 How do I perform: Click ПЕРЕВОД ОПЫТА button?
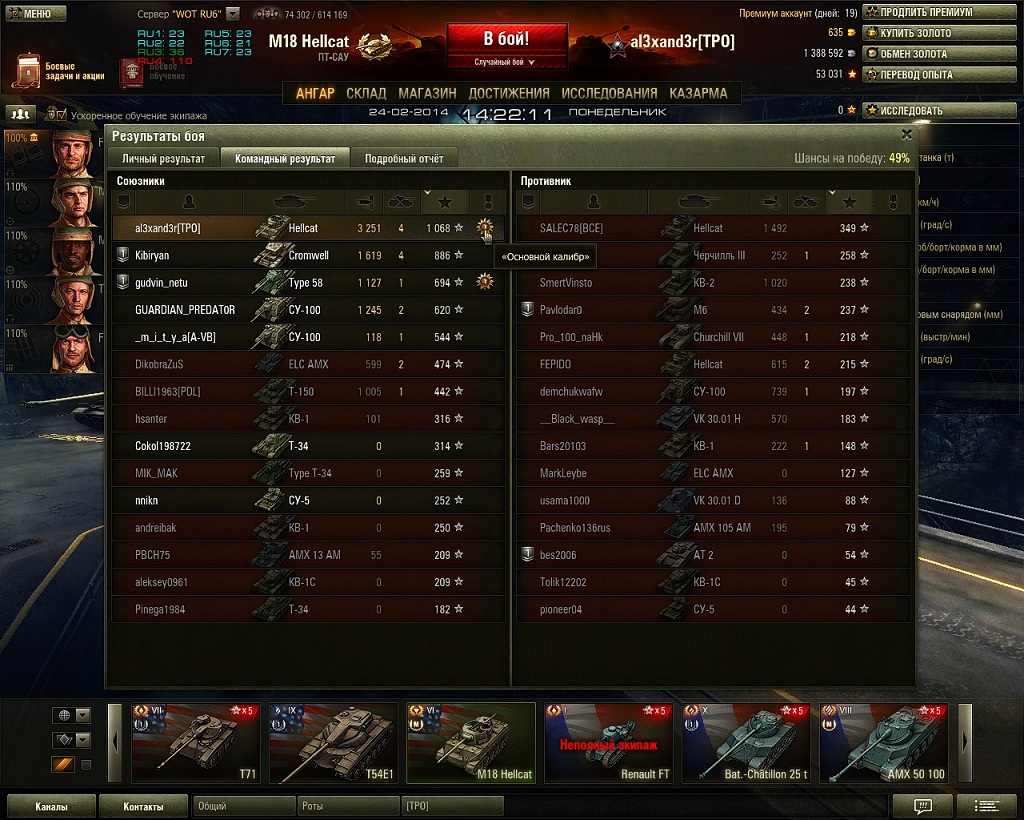click(x=917, y=74)
